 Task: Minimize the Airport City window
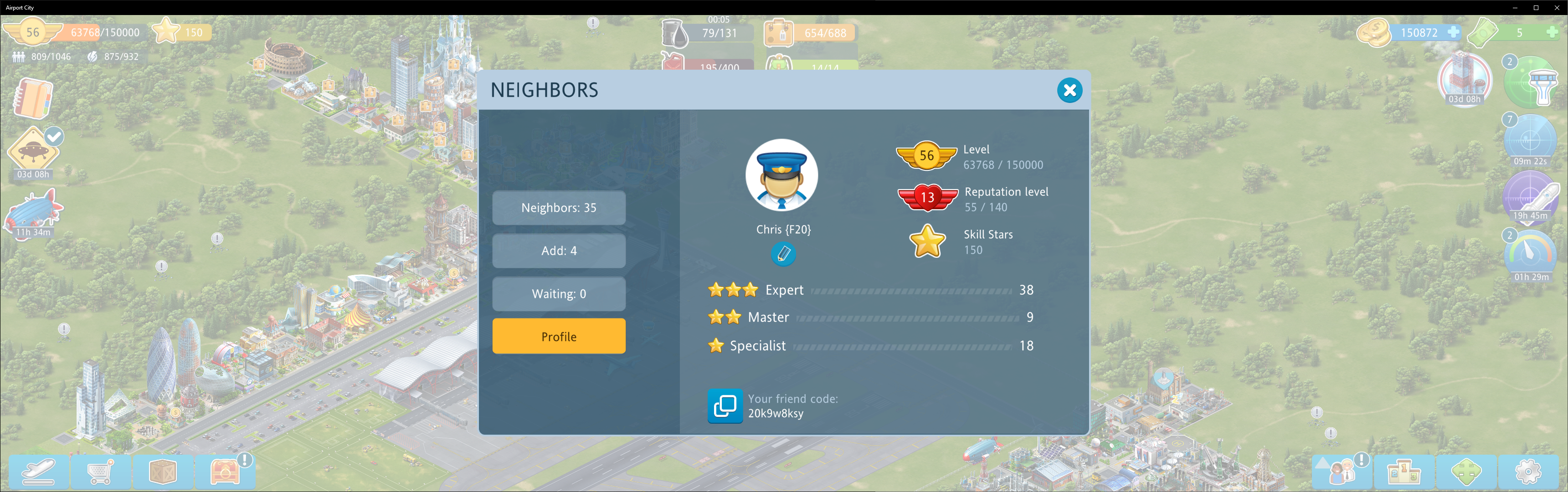click(1514, 8)
